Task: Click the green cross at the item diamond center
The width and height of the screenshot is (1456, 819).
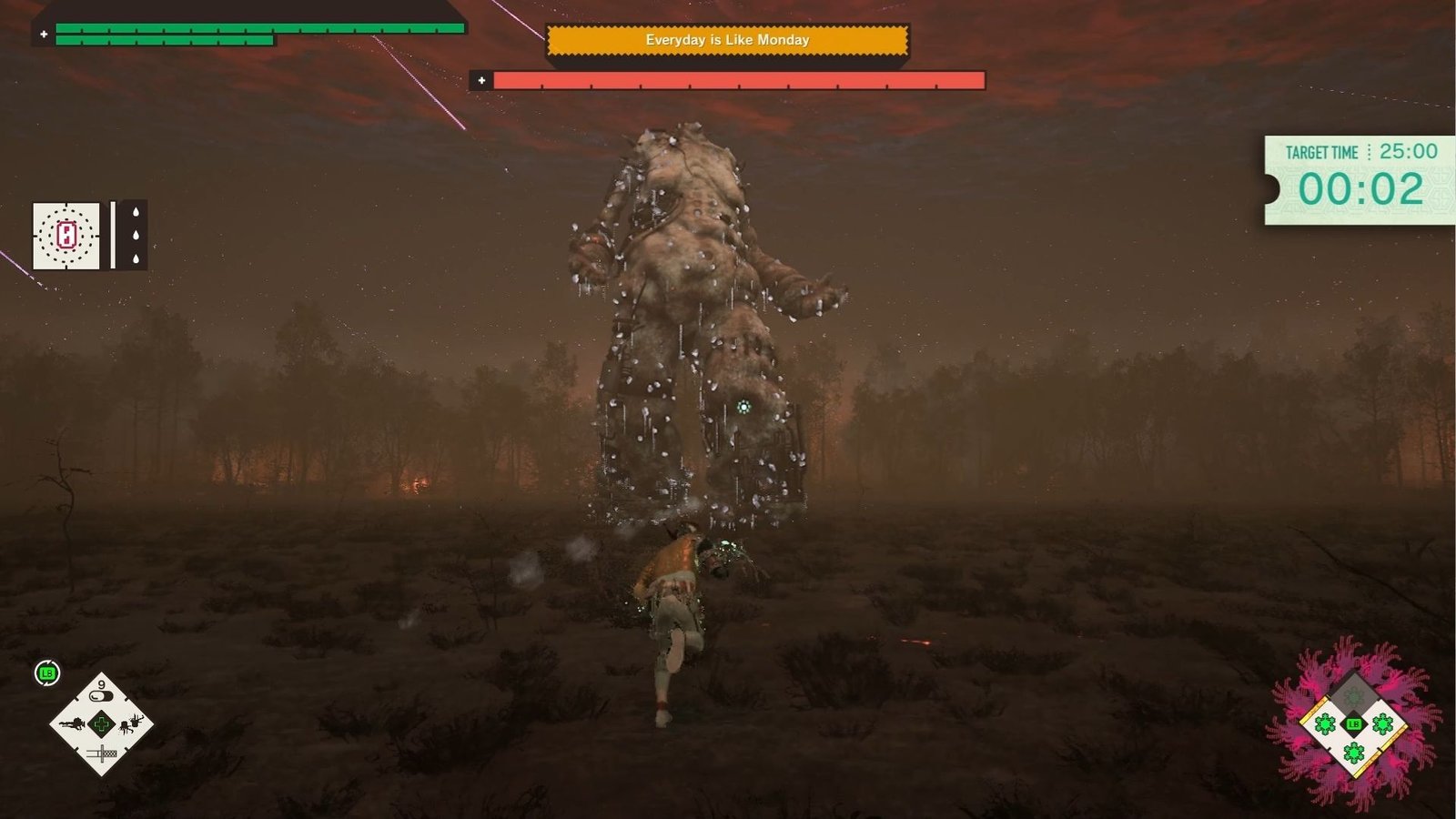Action: pos(101,724)
